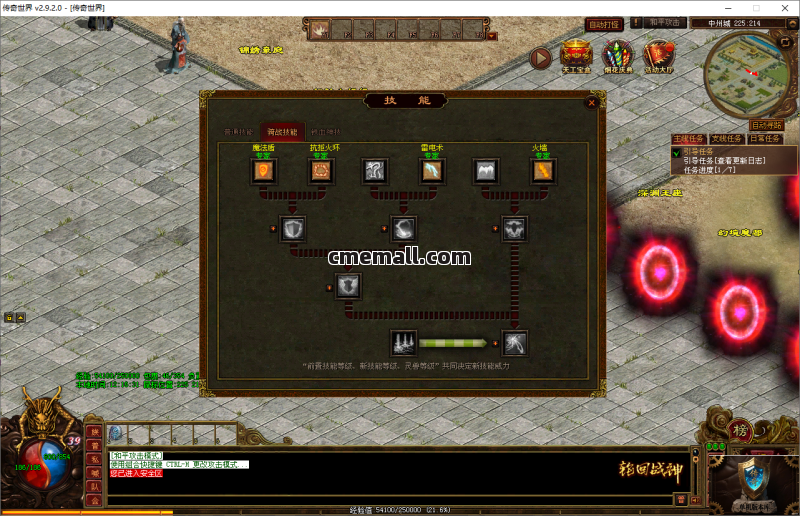Close the skills (技能) window

tap(591, 101)
